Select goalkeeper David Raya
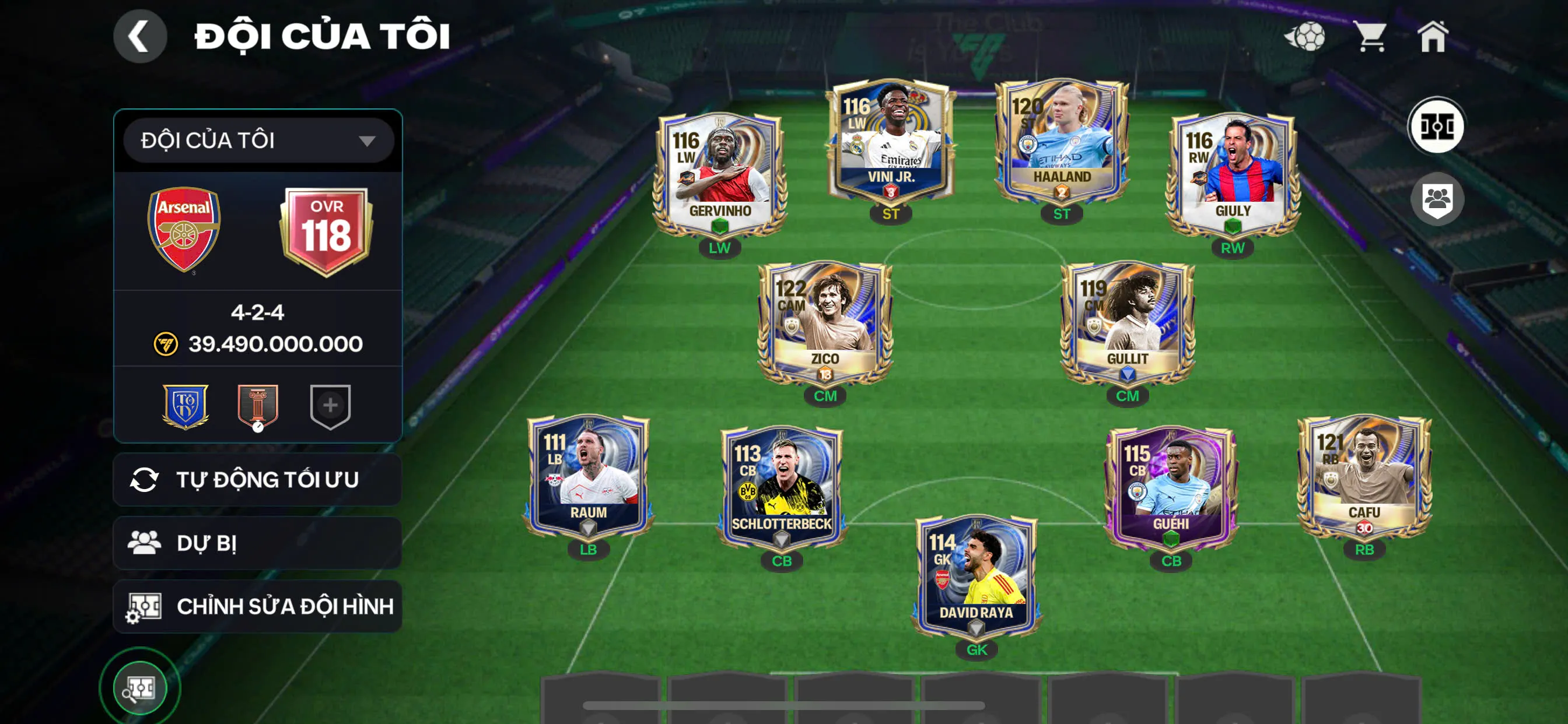This screenshot has height=724, width=1568. click(977, 575)
